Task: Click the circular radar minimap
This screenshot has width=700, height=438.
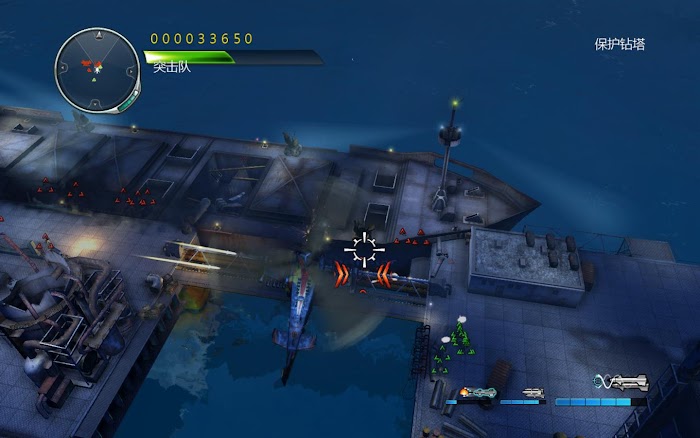Action: coord(97,68)
